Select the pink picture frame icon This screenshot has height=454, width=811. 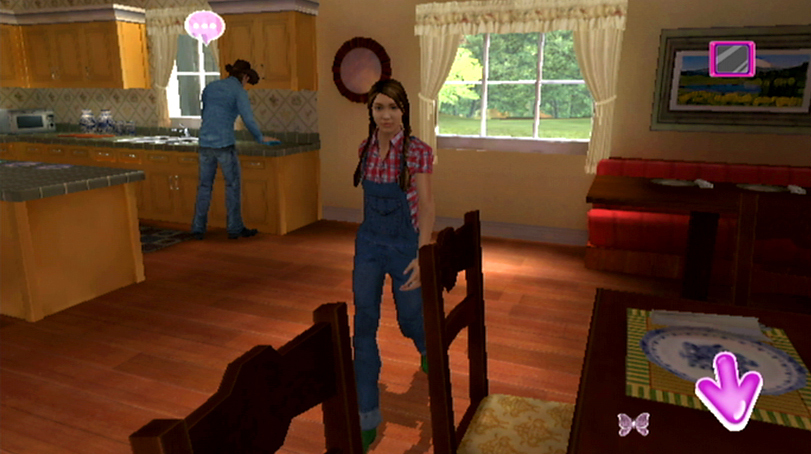(730, 58)
